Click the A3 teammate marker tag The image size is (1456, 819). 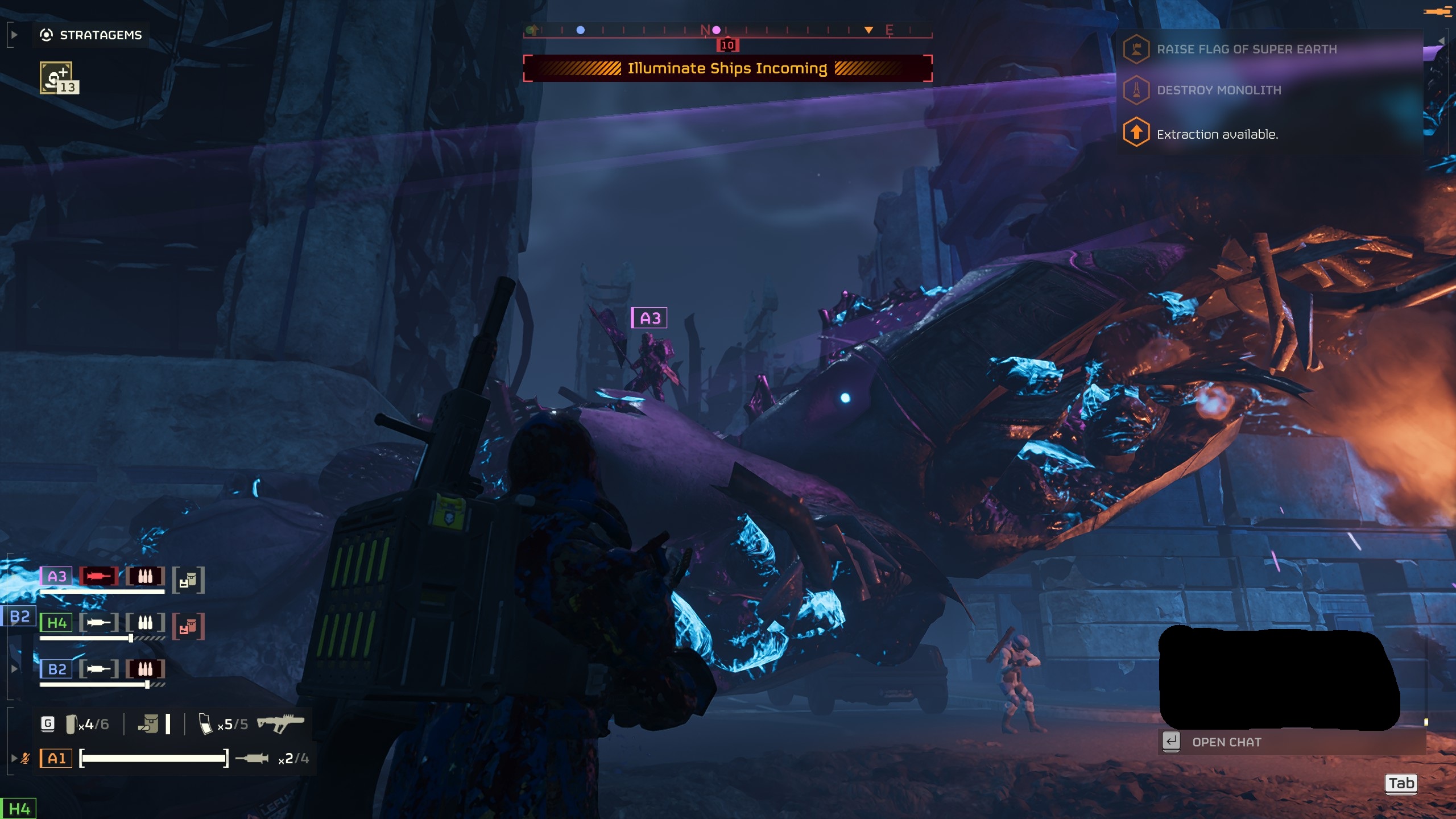click(649, 318)
